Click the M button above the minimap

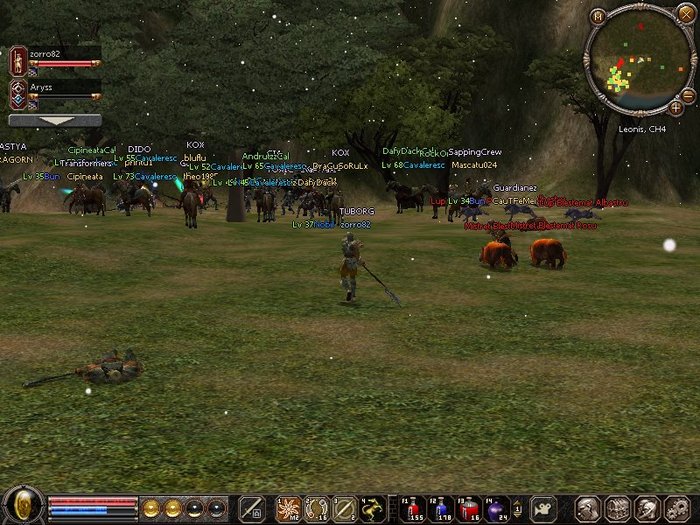[x=598, y=16]
